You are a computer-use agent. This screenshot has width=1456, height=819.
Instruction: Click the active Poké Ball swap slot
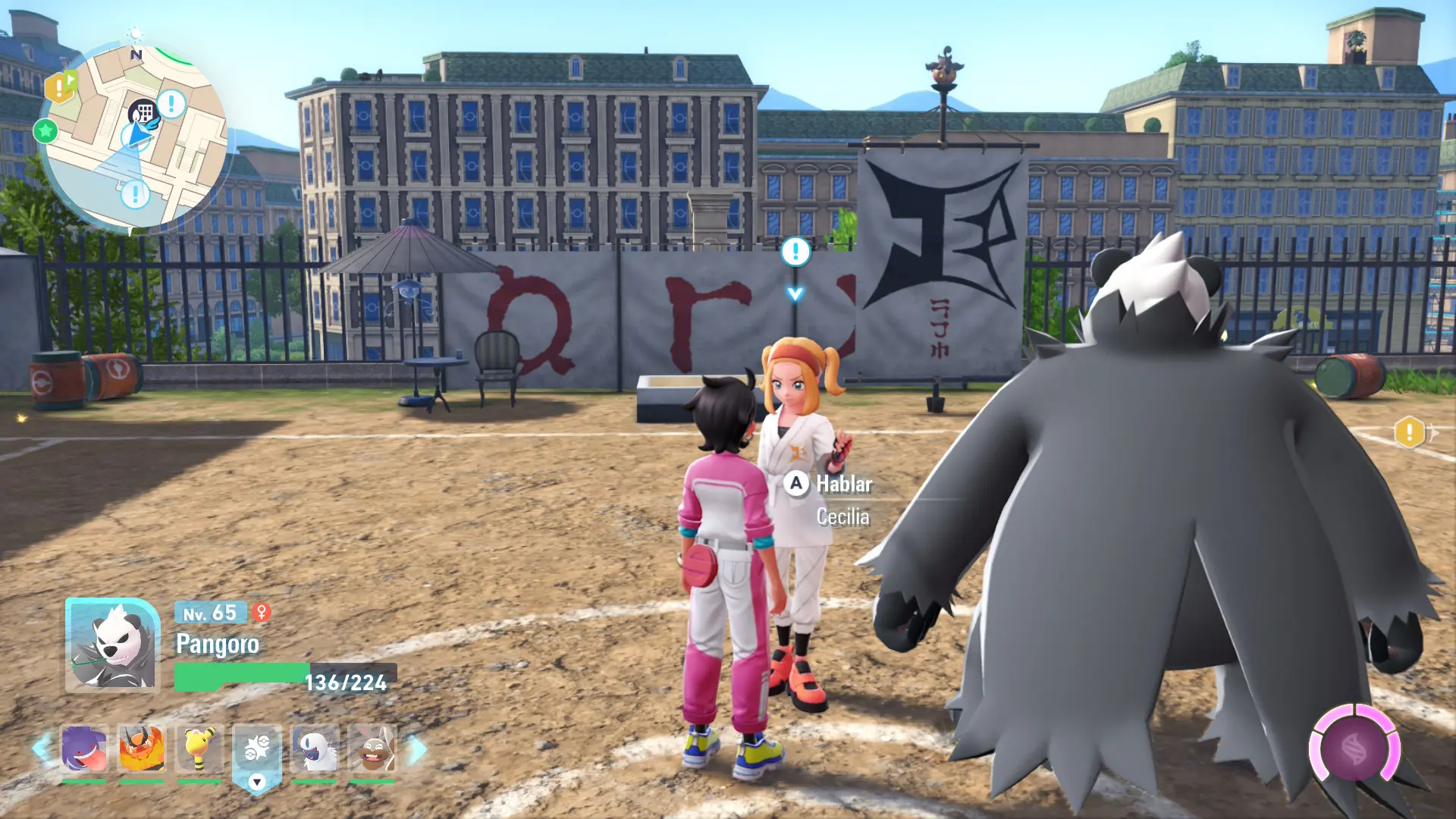point(257,755)
